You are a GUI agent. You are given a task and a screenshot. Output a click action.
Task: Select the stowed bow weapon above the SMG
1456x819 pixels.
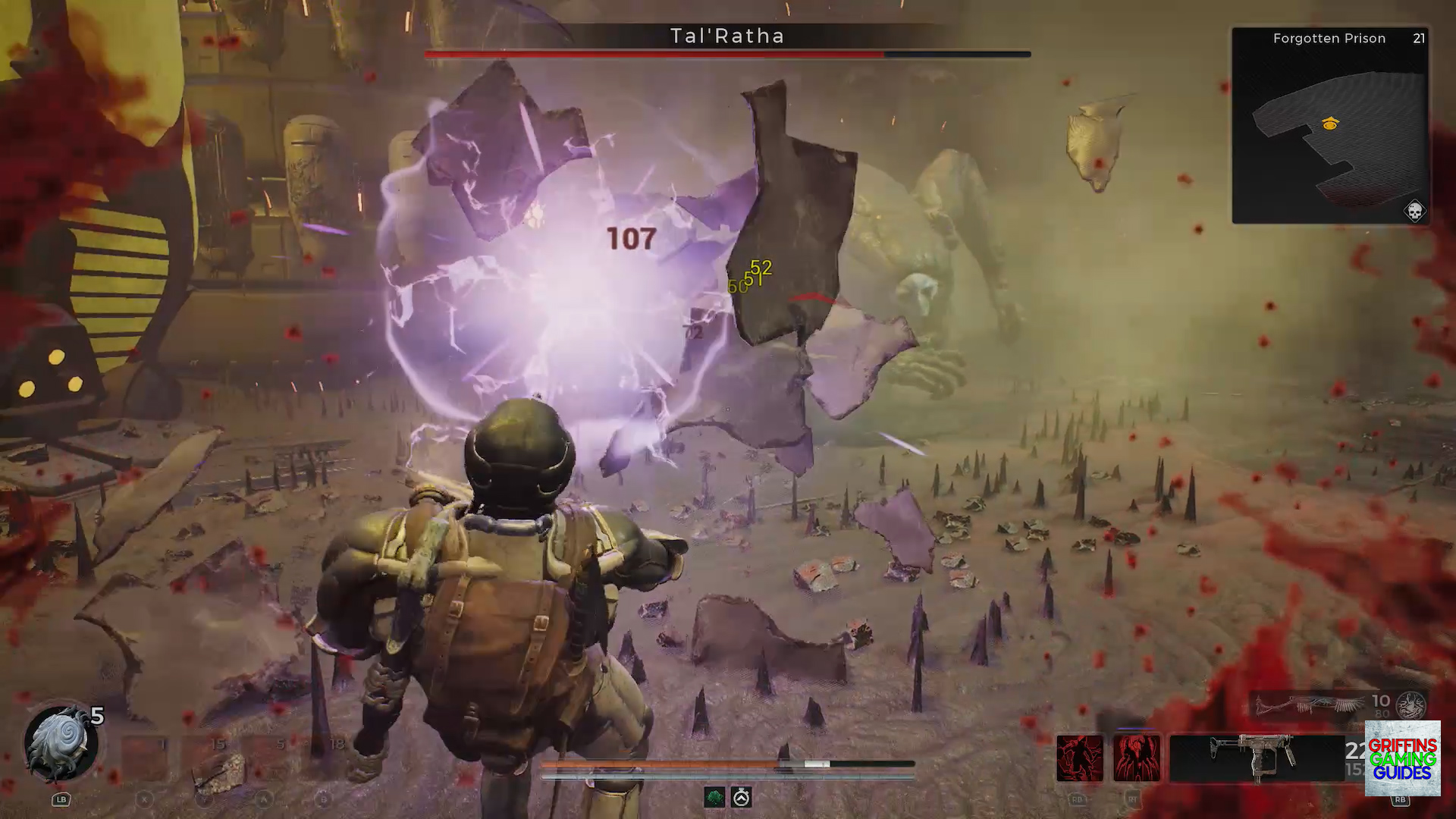1308,705
